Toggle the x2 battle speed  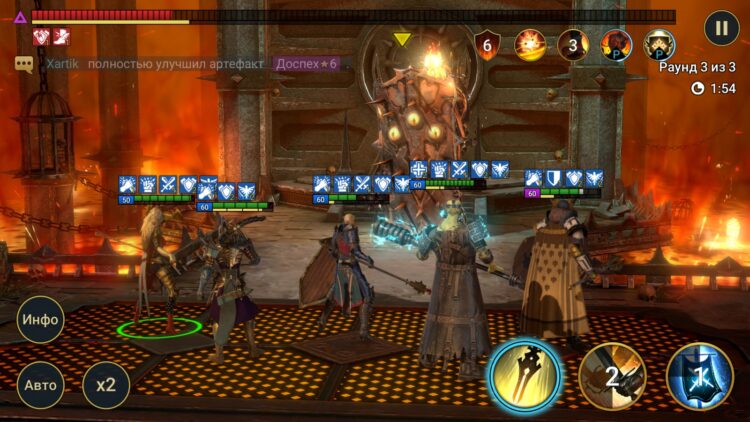coord(106,385)
